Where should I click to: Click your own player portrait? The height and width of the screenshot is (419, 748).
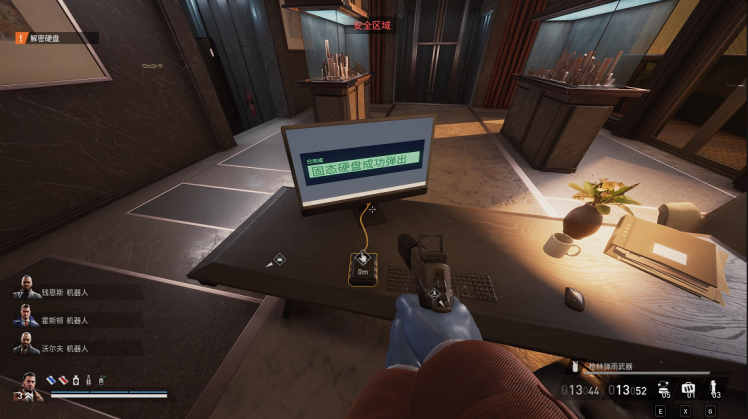[x=28, y=385]
